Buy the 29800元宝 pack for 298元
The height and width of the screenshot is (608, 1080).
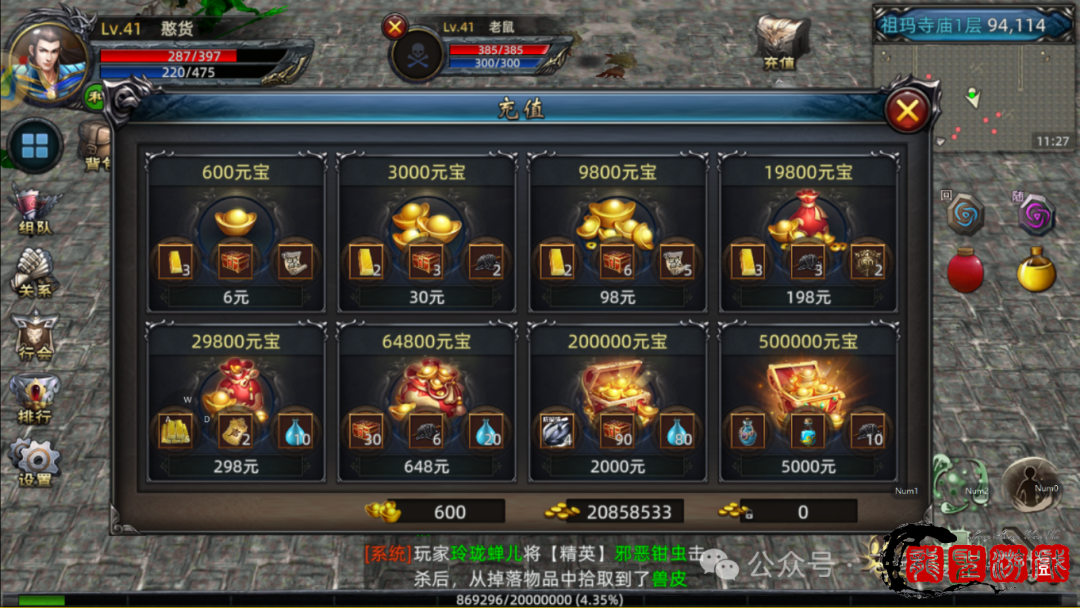[x=236, y=467]
